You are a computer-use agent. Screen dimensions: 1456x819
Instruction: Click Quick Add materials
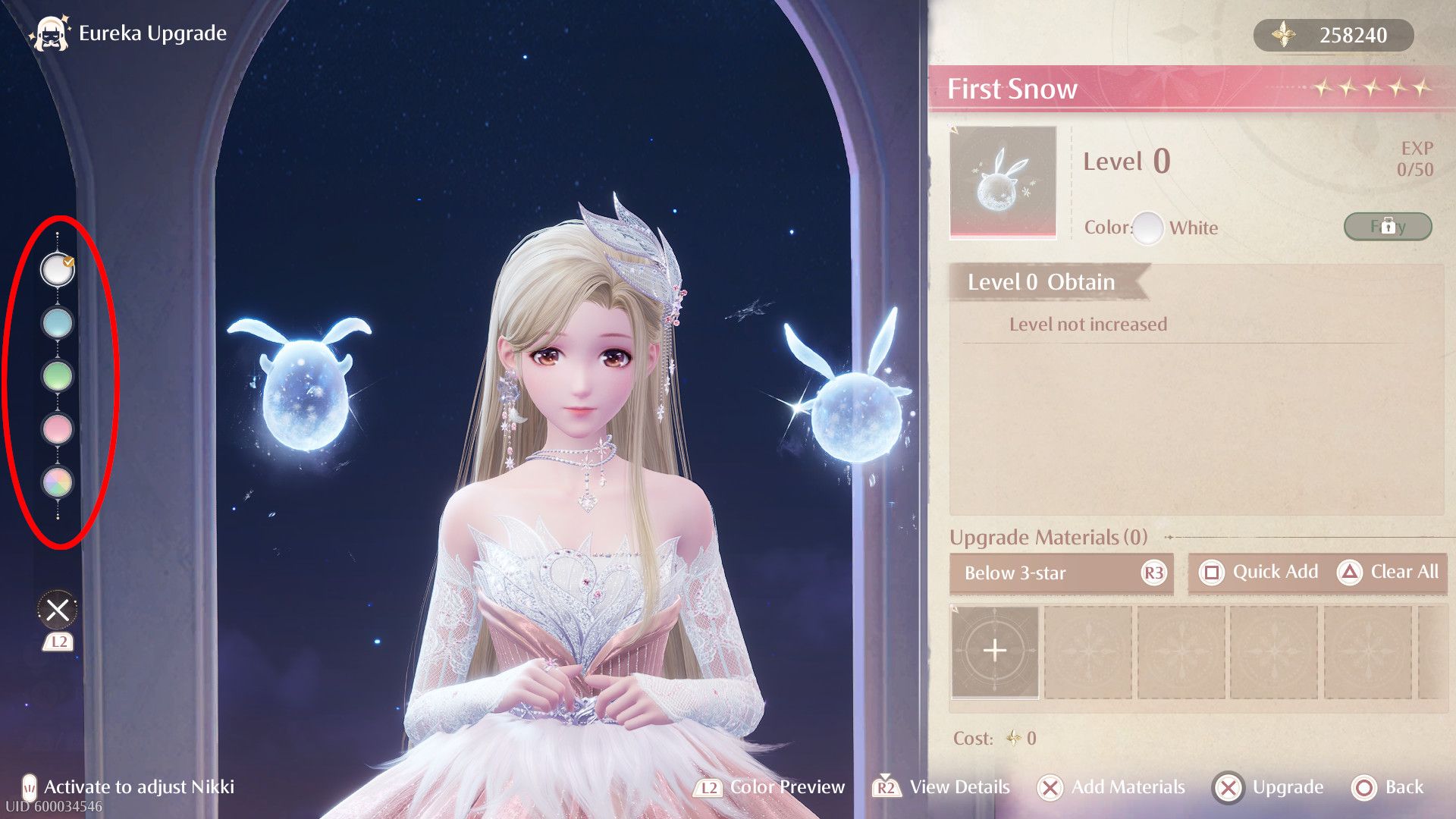(x=1259, y=573)
